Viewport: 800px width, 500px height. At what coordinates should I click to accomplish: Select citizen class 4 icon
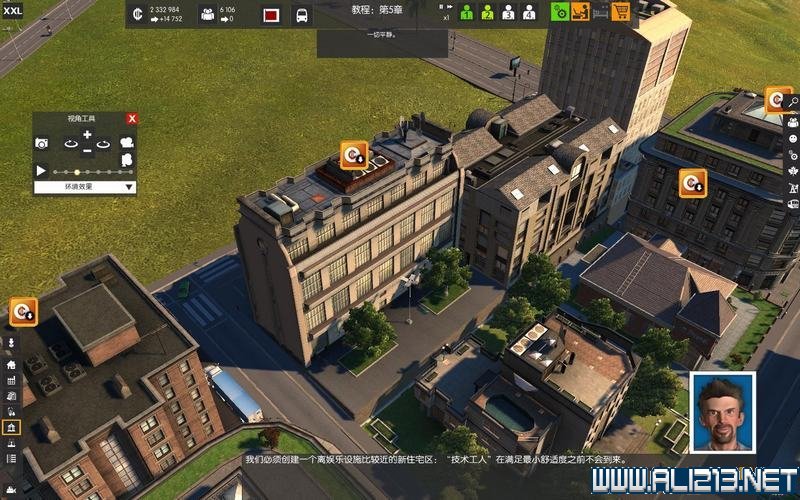[529, 13]
